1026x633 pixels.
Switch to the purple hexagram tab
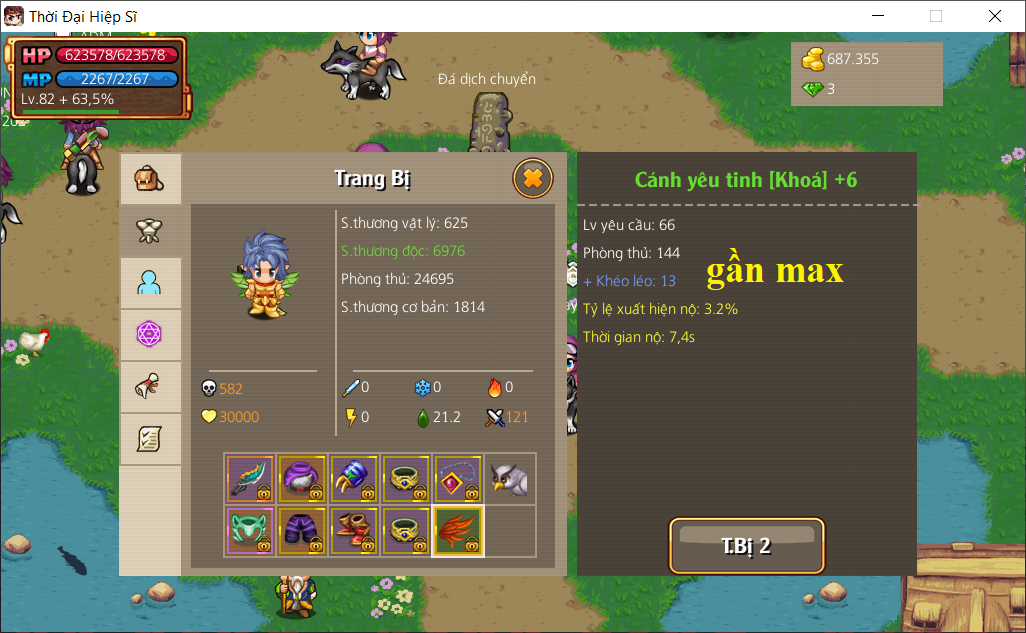(150, 335)
